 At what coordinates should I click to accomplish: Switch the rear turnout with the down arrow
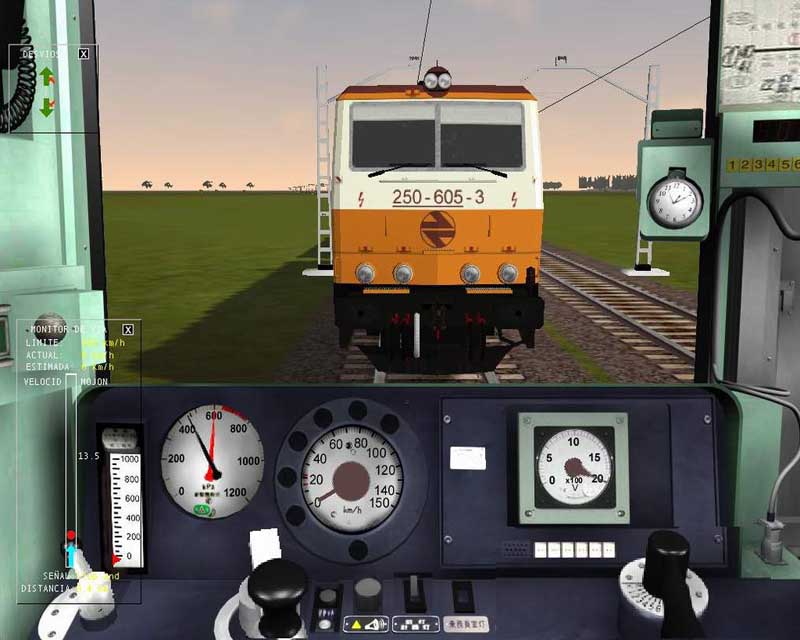pos(46,104)
